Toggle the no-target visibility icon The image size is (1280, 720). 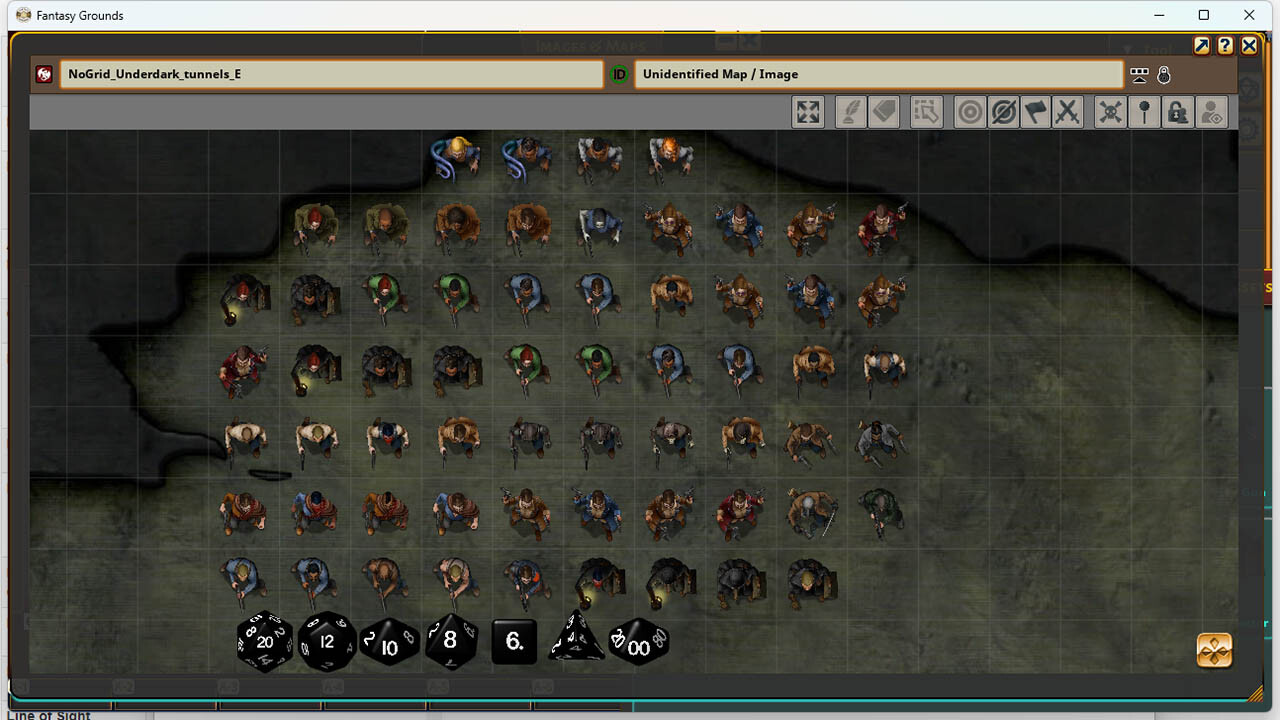pos(1001,111)
